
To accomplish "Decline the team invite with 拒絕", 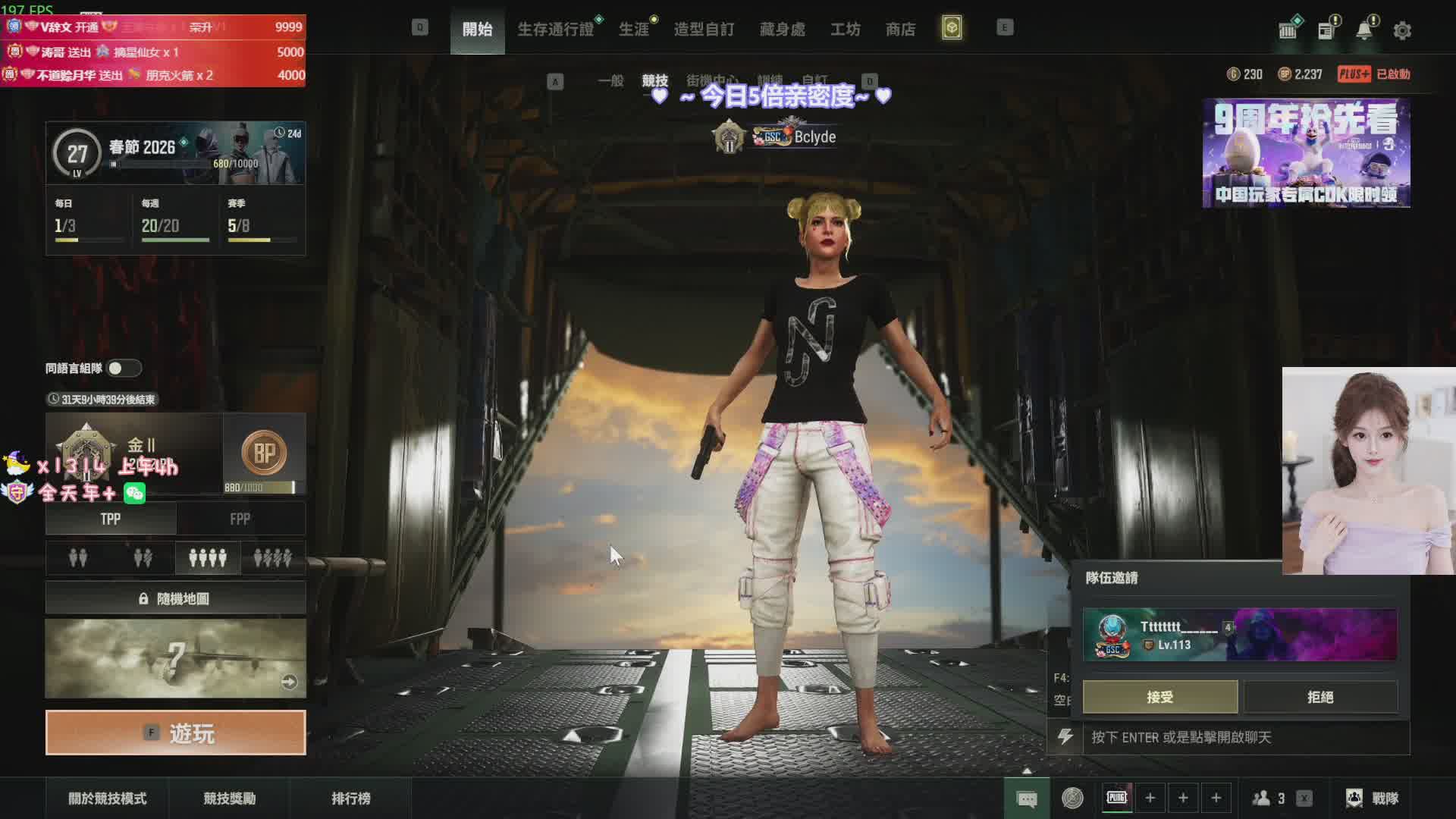I will (1320, 697).
